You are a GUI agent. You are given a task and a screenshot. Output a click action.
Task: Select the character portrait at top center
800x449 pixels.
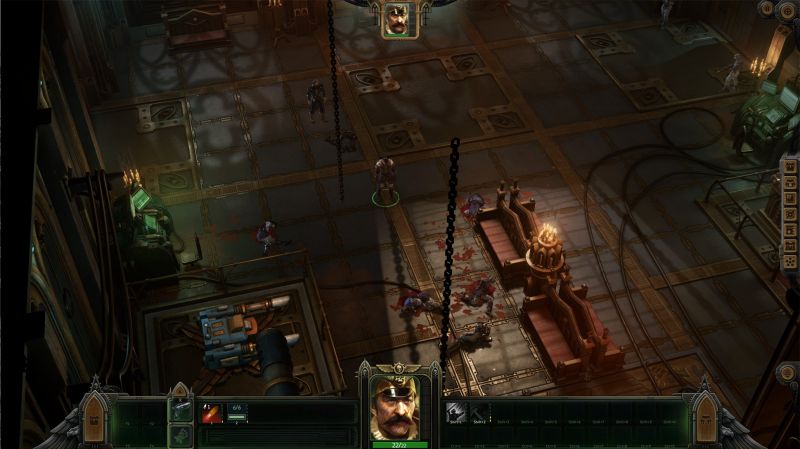point(400,20)
